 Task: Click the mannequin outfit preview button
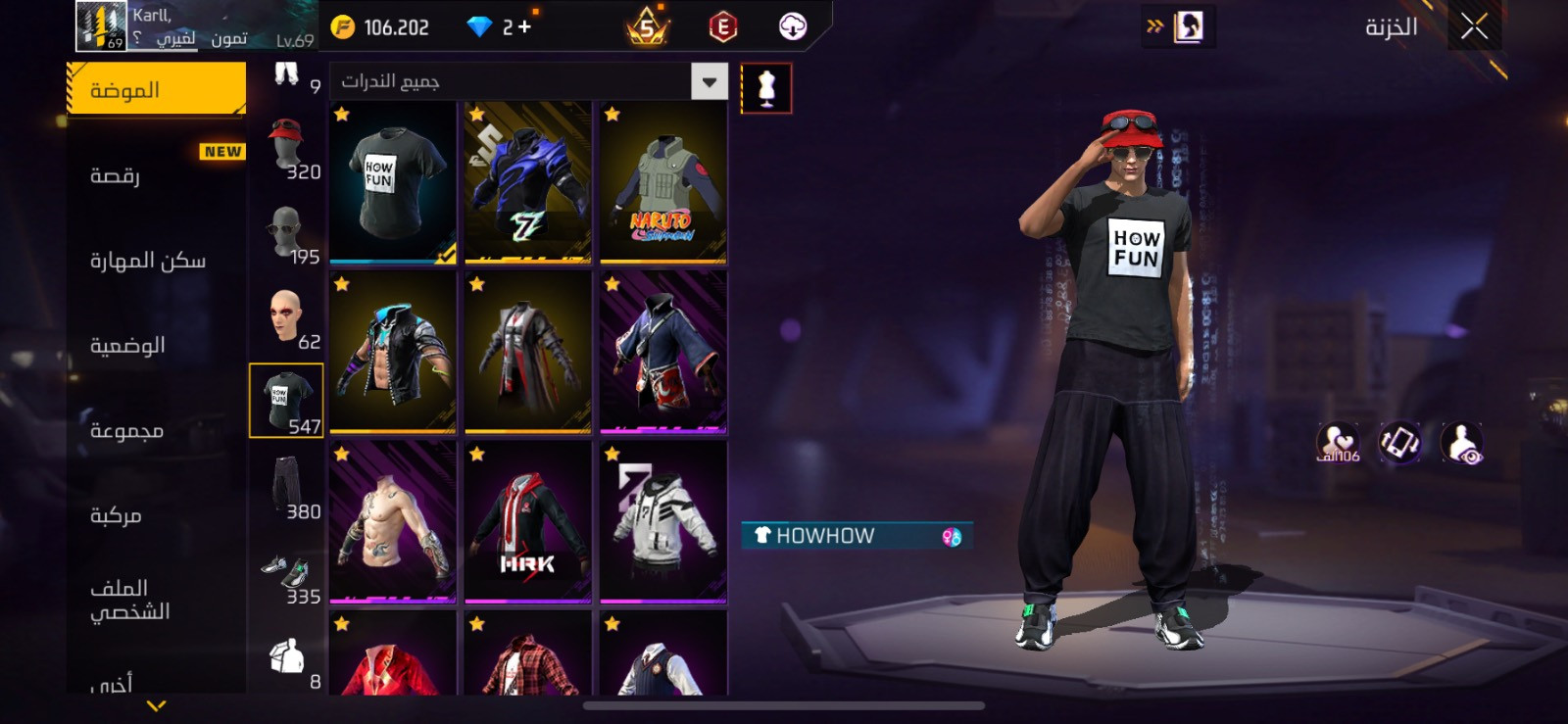tap(766, 88)
